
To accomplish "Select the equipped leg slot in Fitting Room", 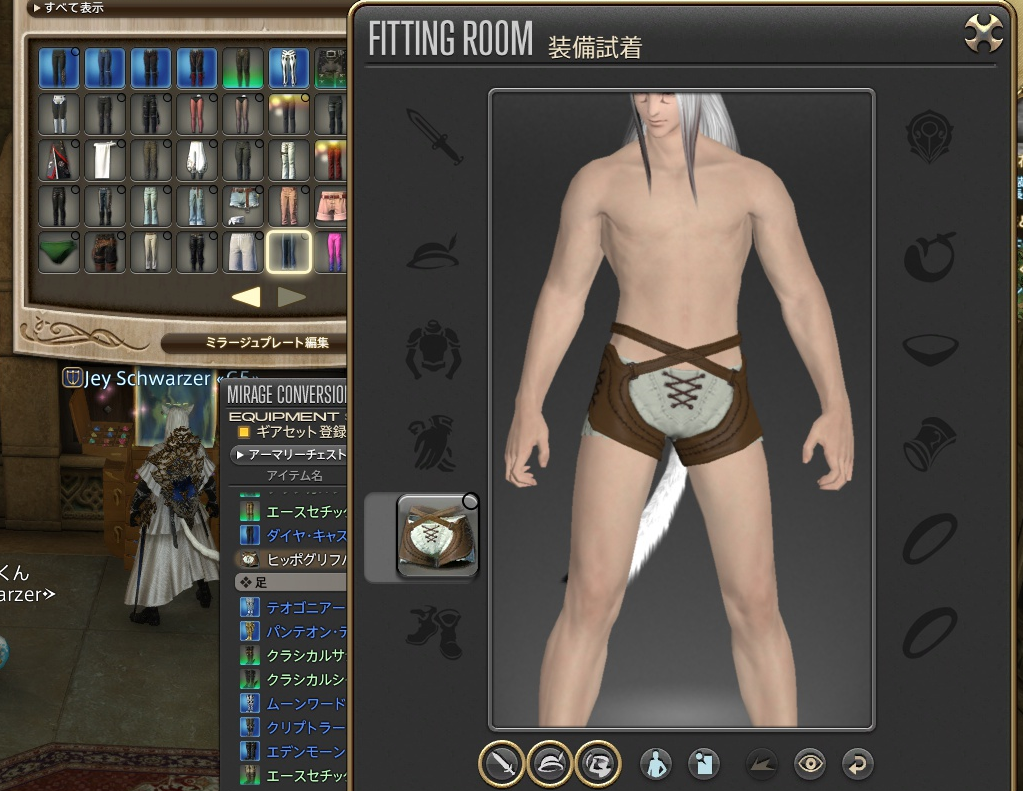I will coord(438,537).
